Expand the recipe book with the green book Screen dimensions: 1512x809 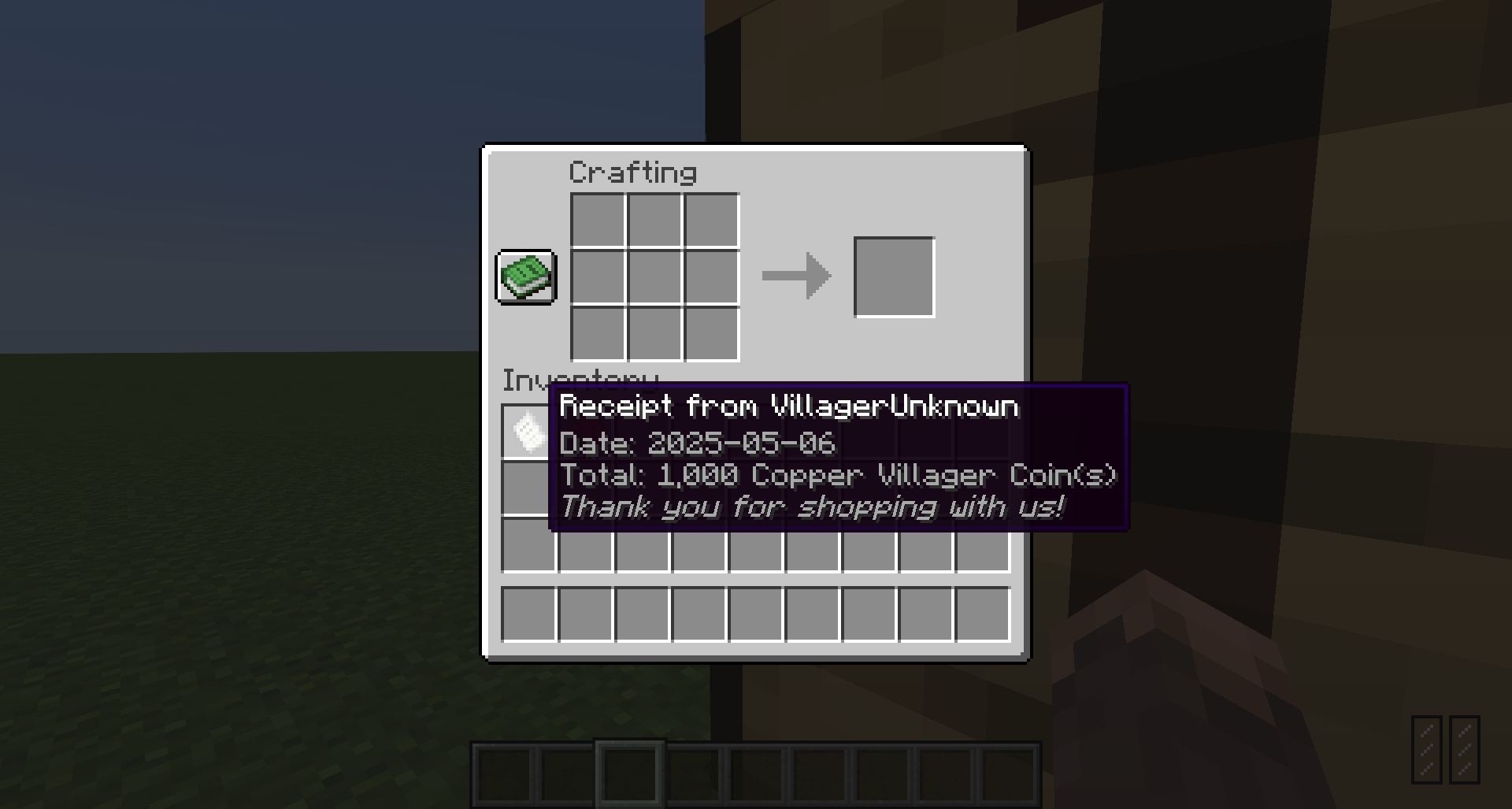click(526, 277)
